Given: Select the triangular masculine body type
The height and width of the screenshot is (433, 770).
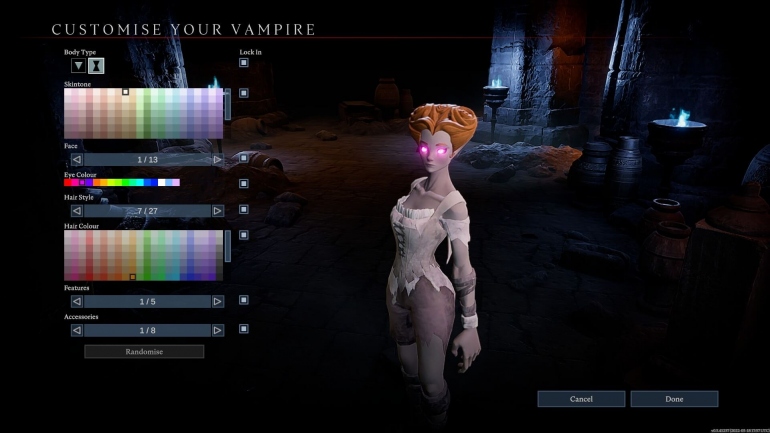Looking at the screenshot, I should tap(78, 66).
